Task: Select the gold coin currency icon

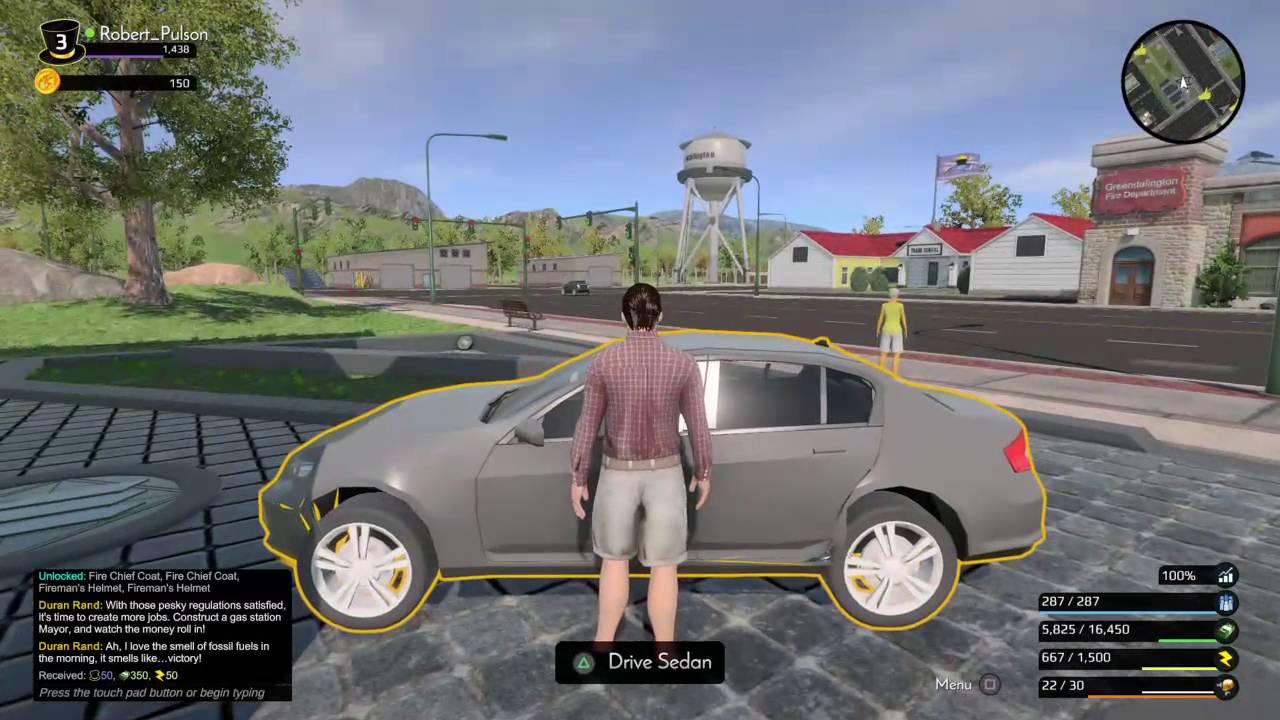Action: [x=47, y=82]
